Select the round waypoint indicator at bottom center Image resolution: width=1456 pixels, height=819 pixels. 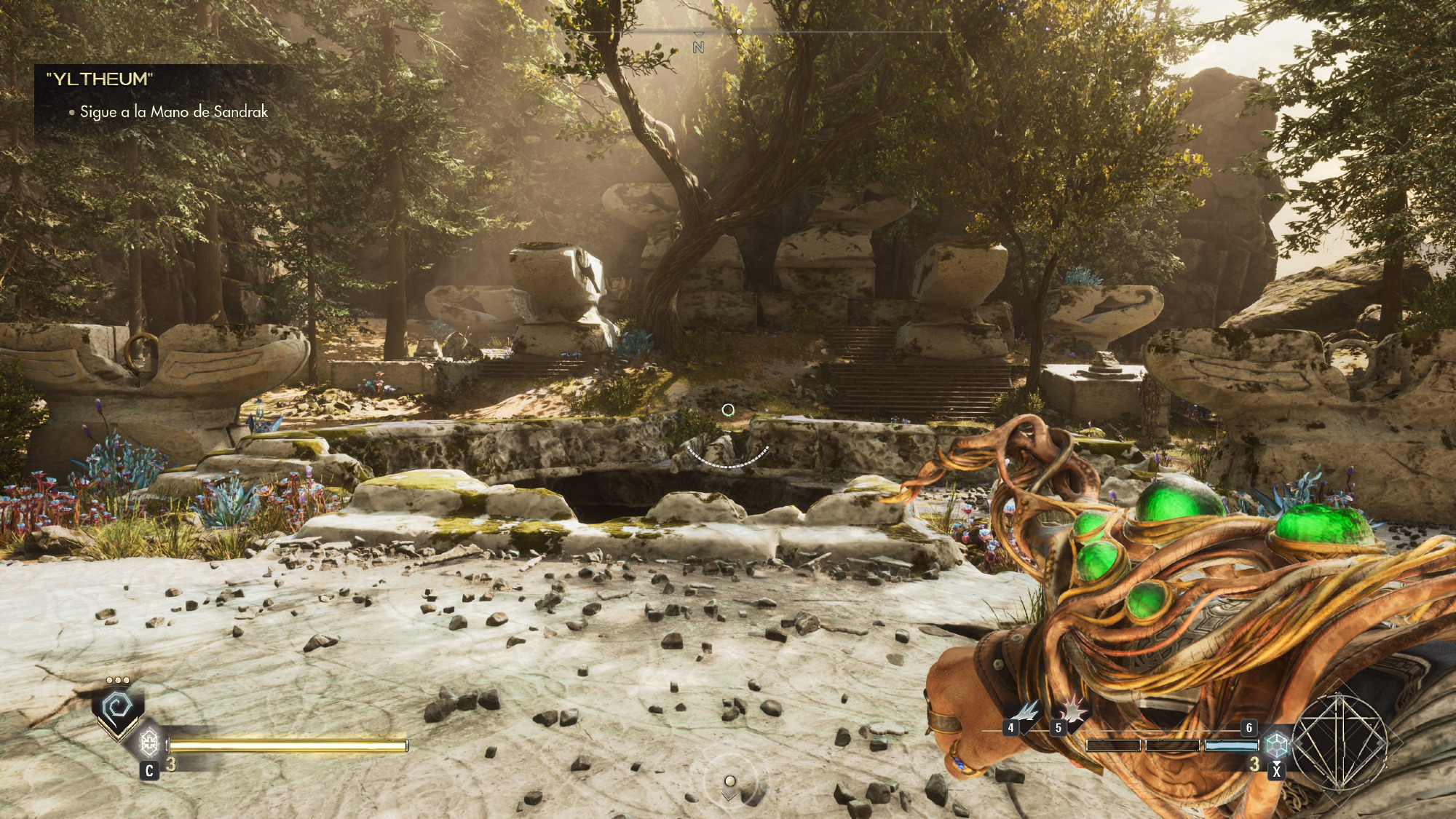point(729,782)
